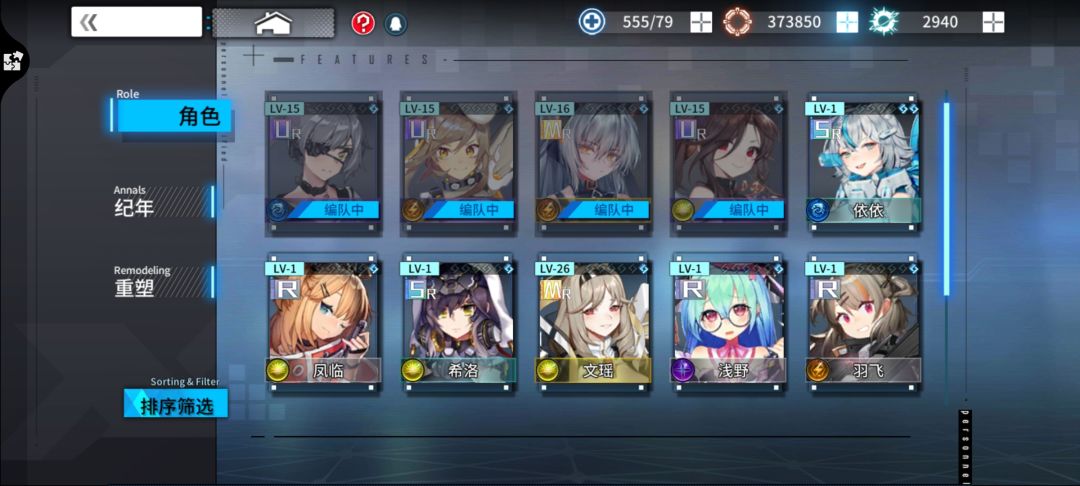Open 排序筛选 Sorting & Filter
Viewport: 1080px width, 486px height.
(176, 403)
